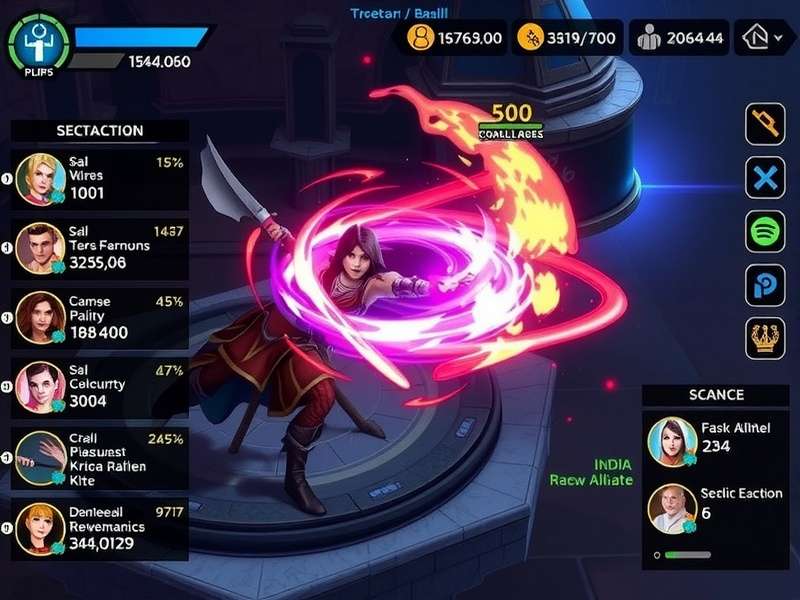Click the blue P icon
Screen dimensions: 800x600
coord(766,286)
